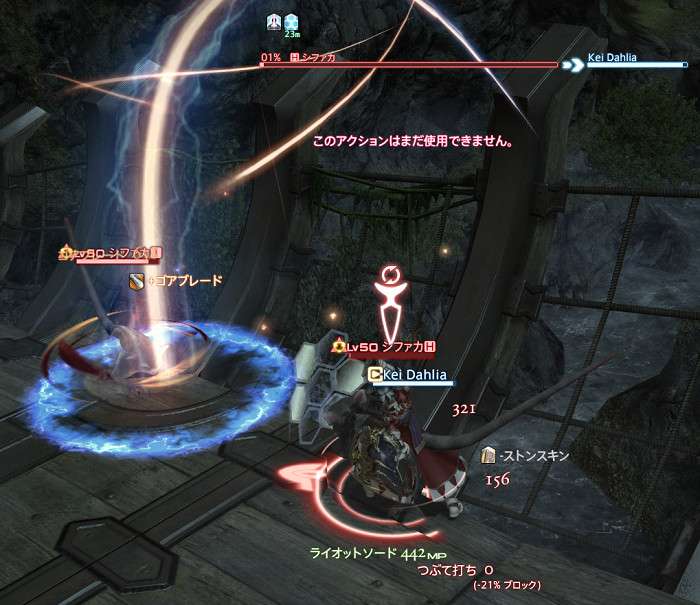Screen dimensions: 700x605
Task: Select the target's grey figure status icon
Action: [x=274, y=21]
